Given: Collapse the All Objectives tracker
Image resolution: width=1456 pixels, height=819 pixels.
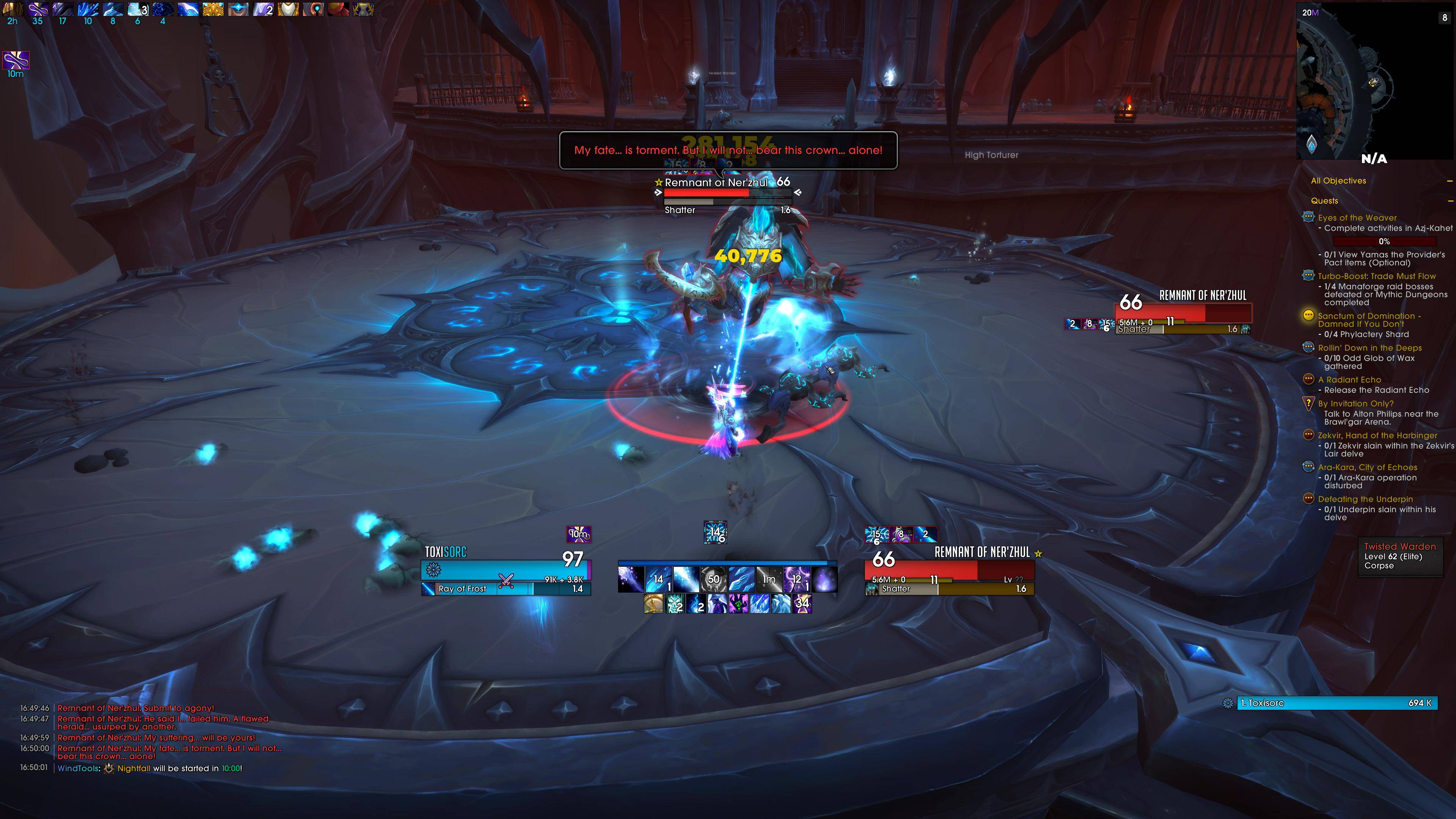Looking at the screenshot, I should pyautogui.click(x=1450, y=181).
